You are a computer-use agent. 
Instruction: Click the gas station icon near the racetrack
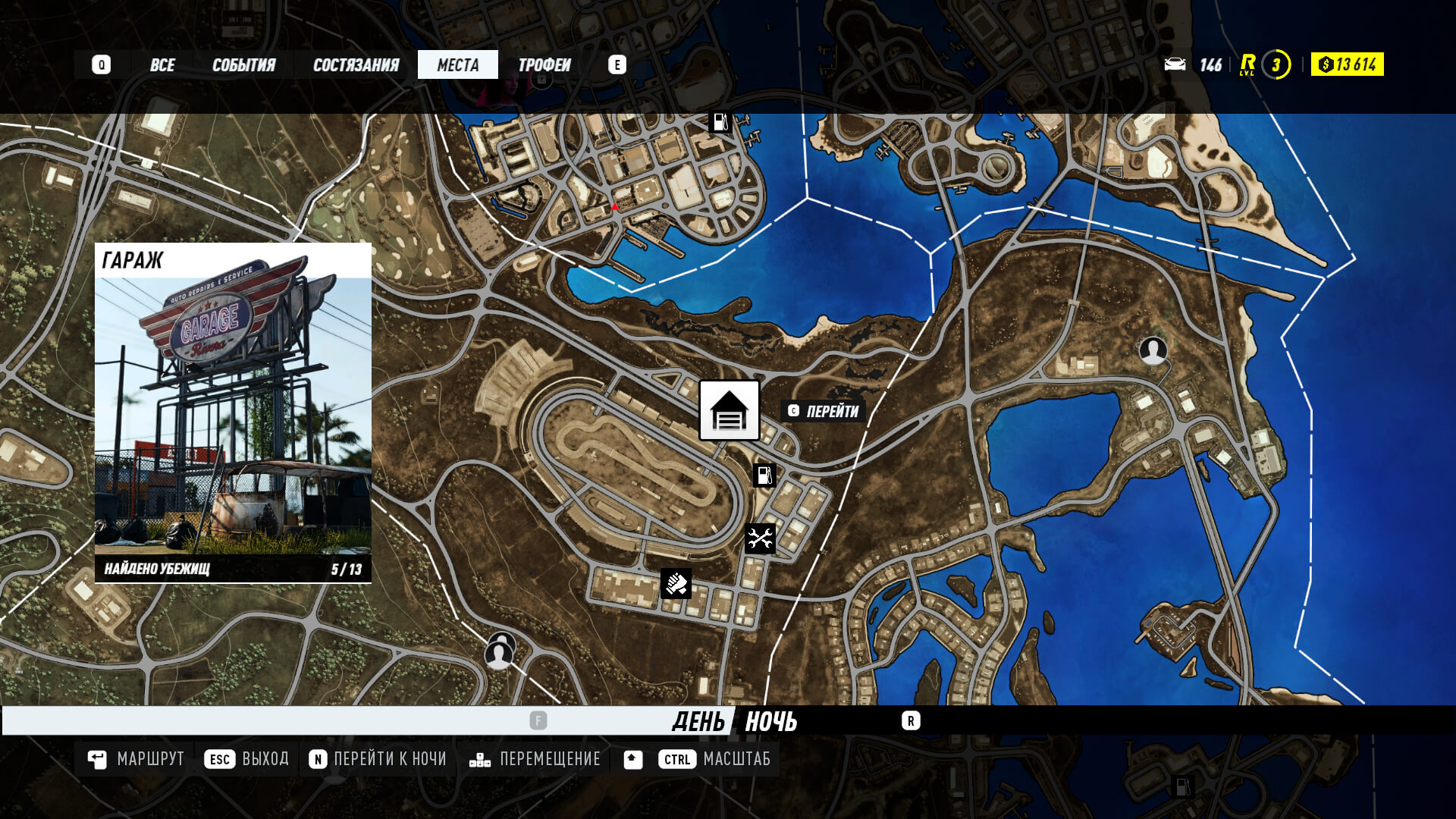pyautogui.click(x=764, y=474)
